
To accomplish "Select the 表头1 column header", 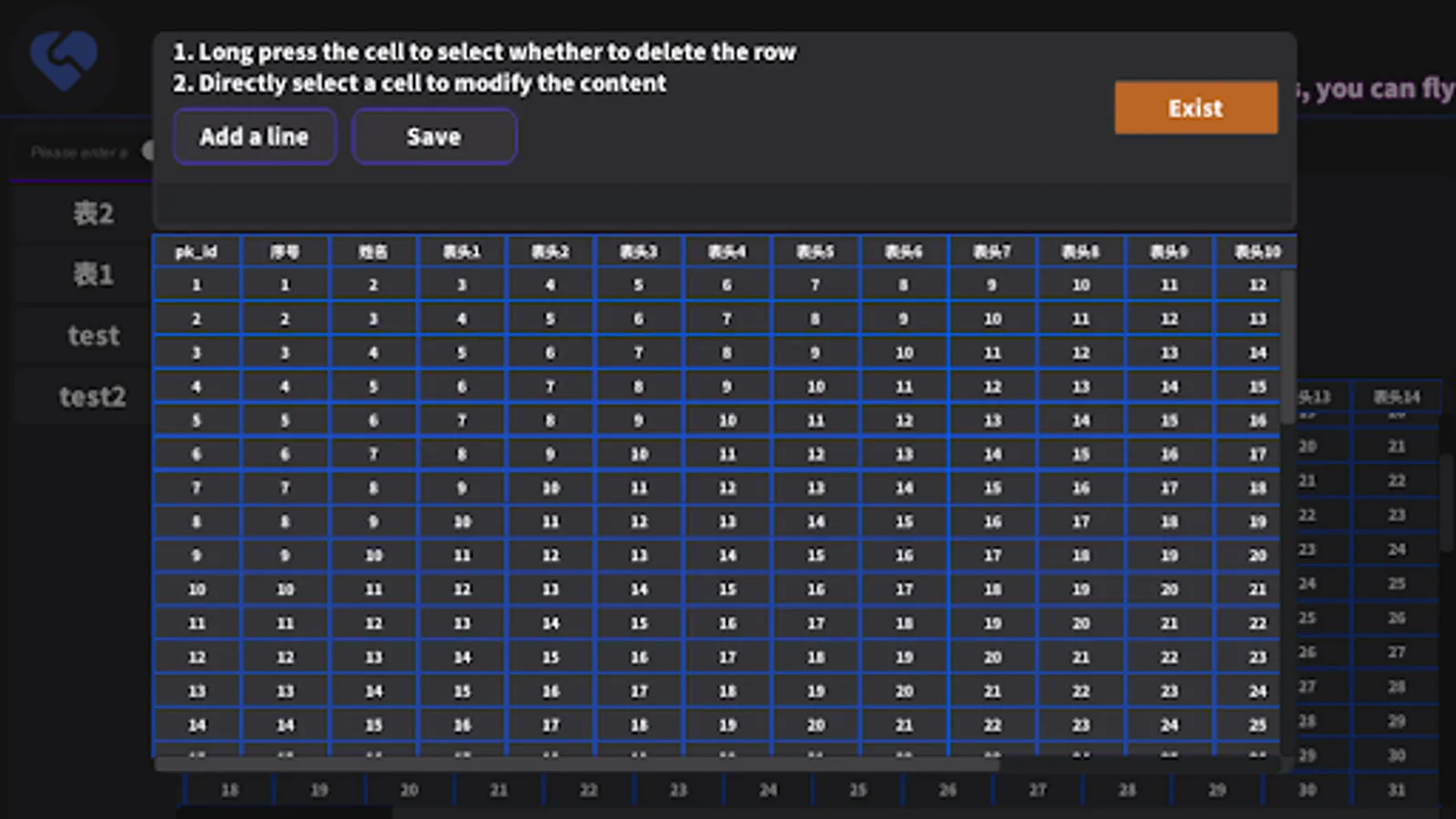I will coord(460,251).
